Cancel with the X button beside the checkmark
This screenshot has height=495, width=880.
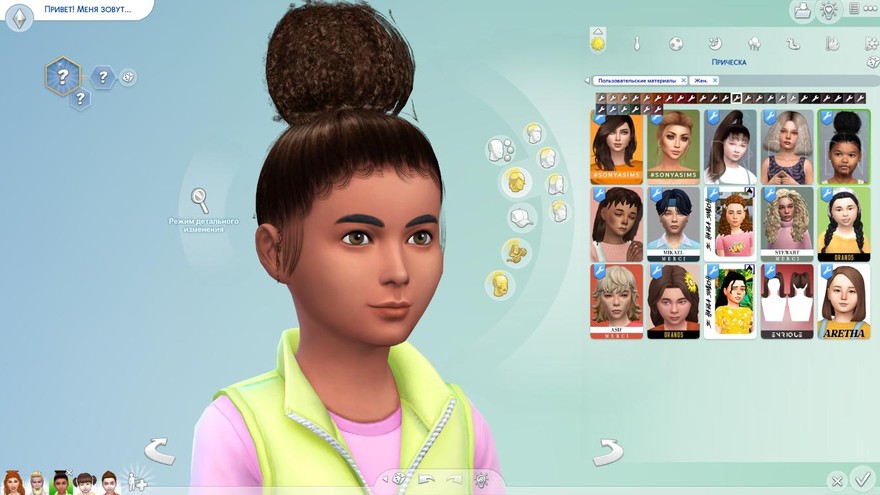(x=835, y=482)
